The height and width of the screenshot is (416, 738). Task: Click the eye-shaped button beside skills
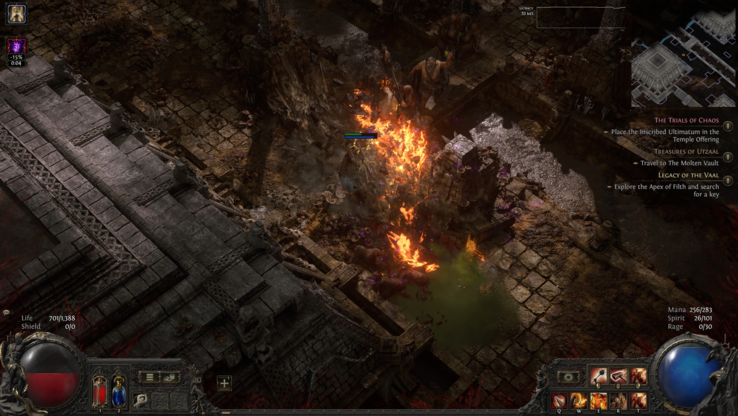pyautogui.click(x=569, y=377)
